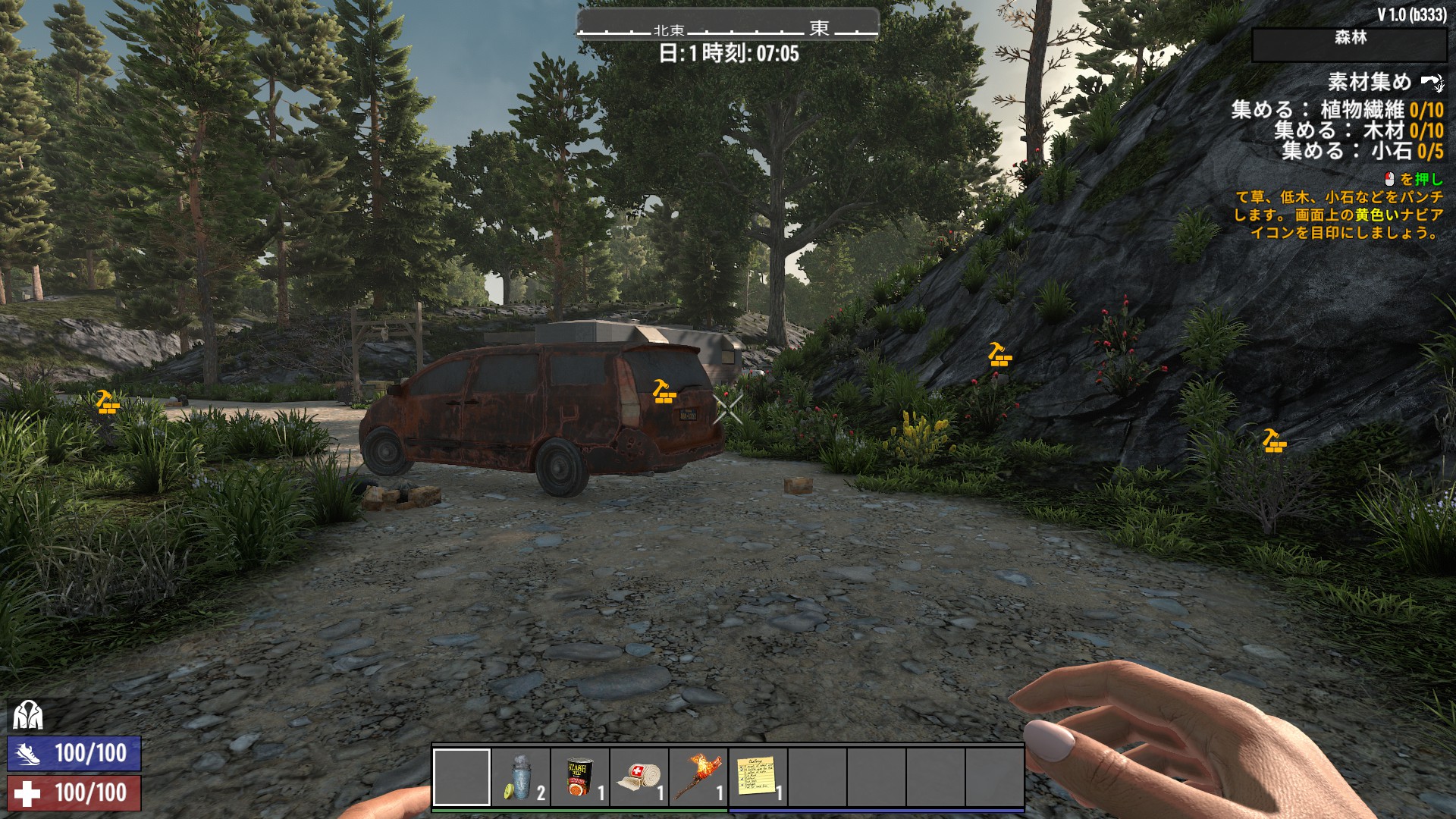Viewport: 1456px width, 819px height.
Task: Click the 小石 0/5 objective line
Action: (x=1363, y=151)
